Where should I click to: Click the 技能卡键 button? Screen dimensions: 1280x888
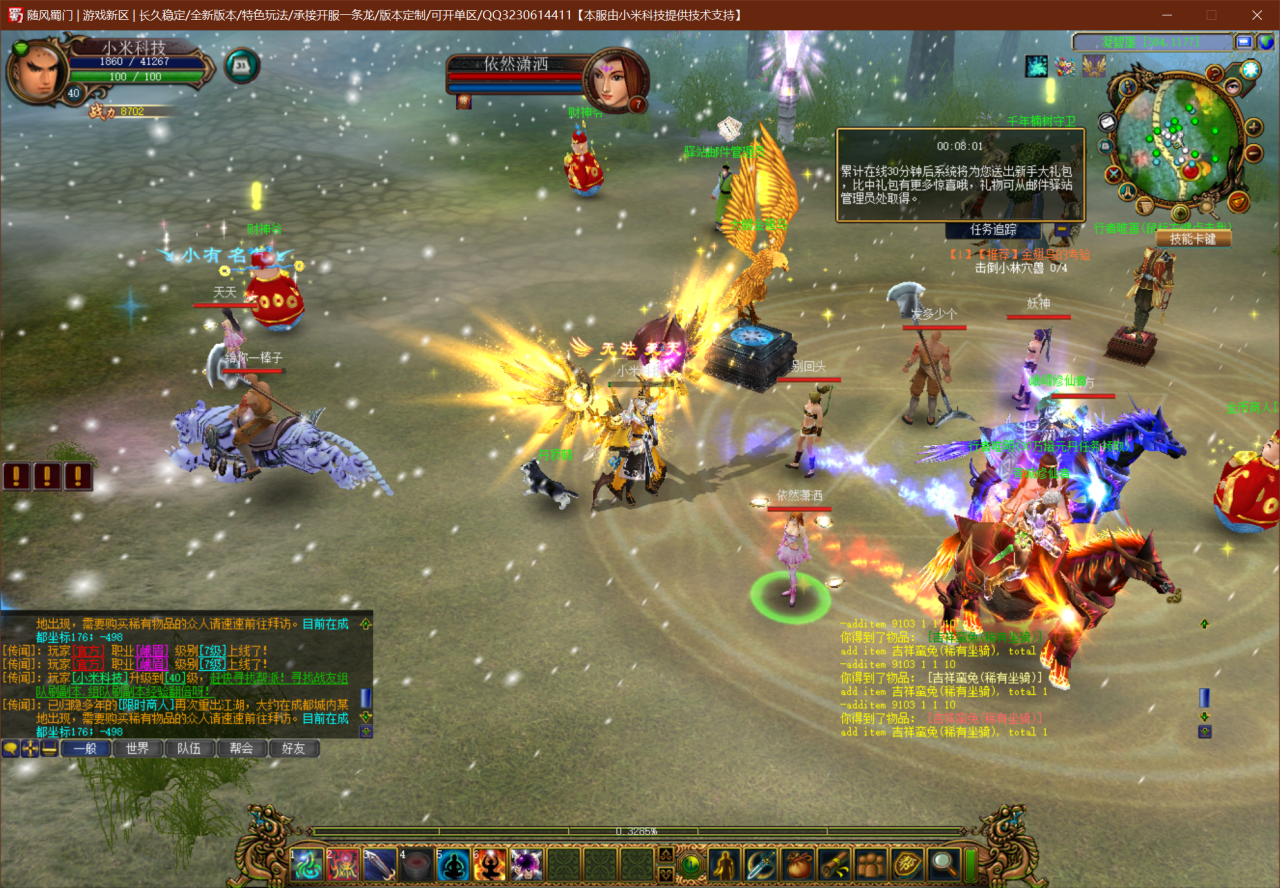1193,238
